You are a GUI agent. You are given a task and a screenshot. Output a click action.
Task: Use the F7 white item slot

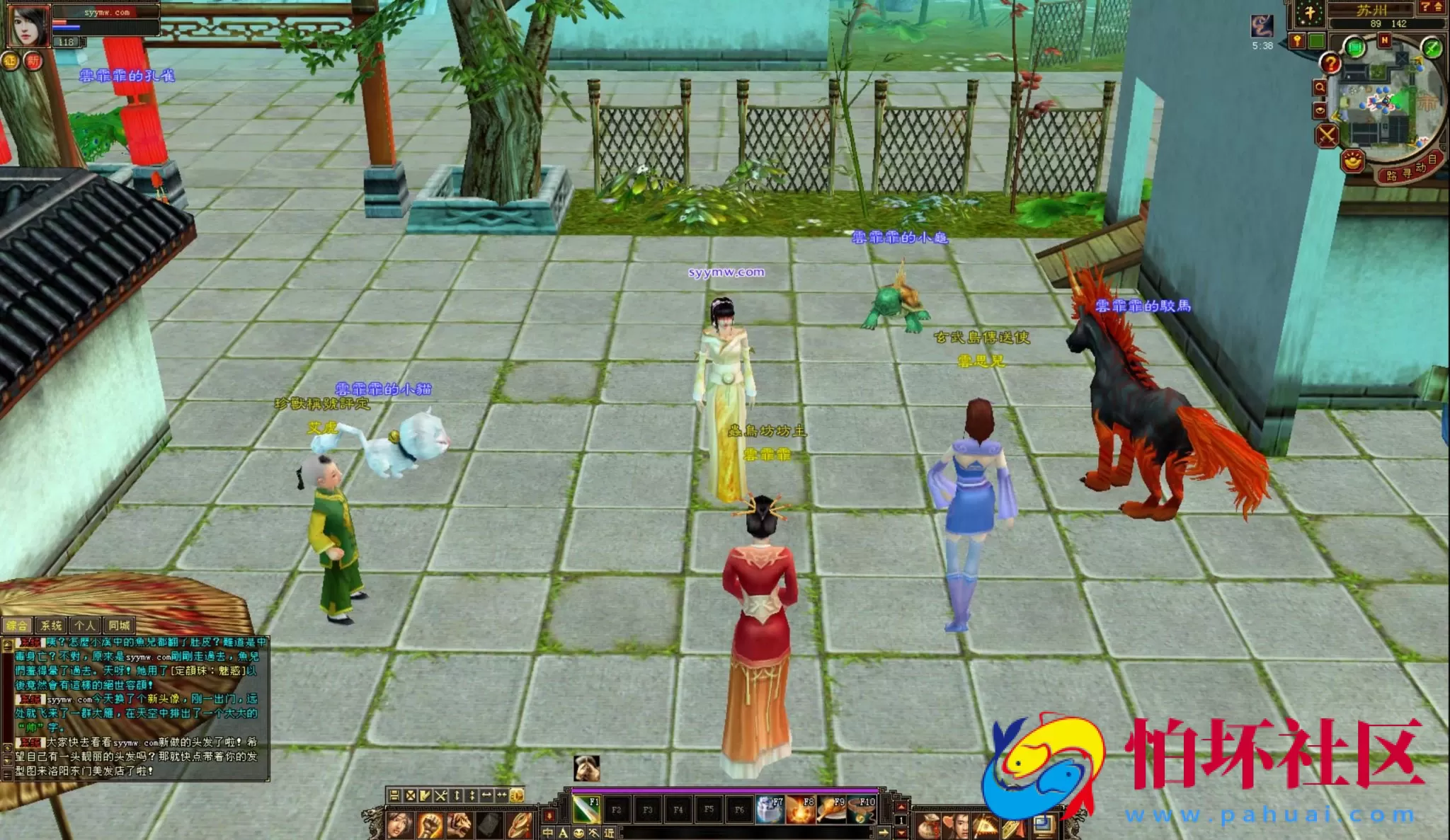pos(770,809)
